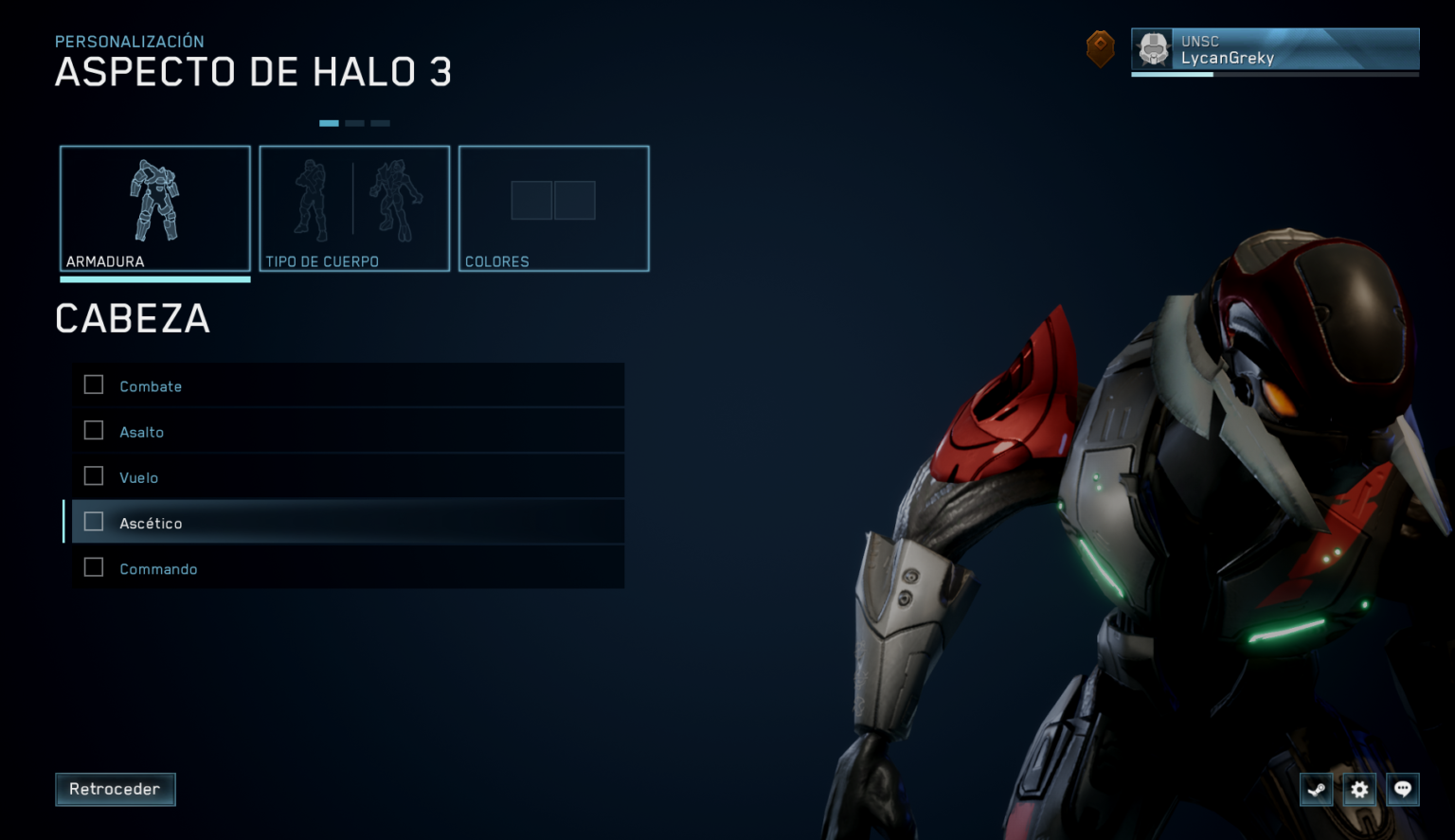
Task: Enable the Asalto head option
Action: point(93,430)
